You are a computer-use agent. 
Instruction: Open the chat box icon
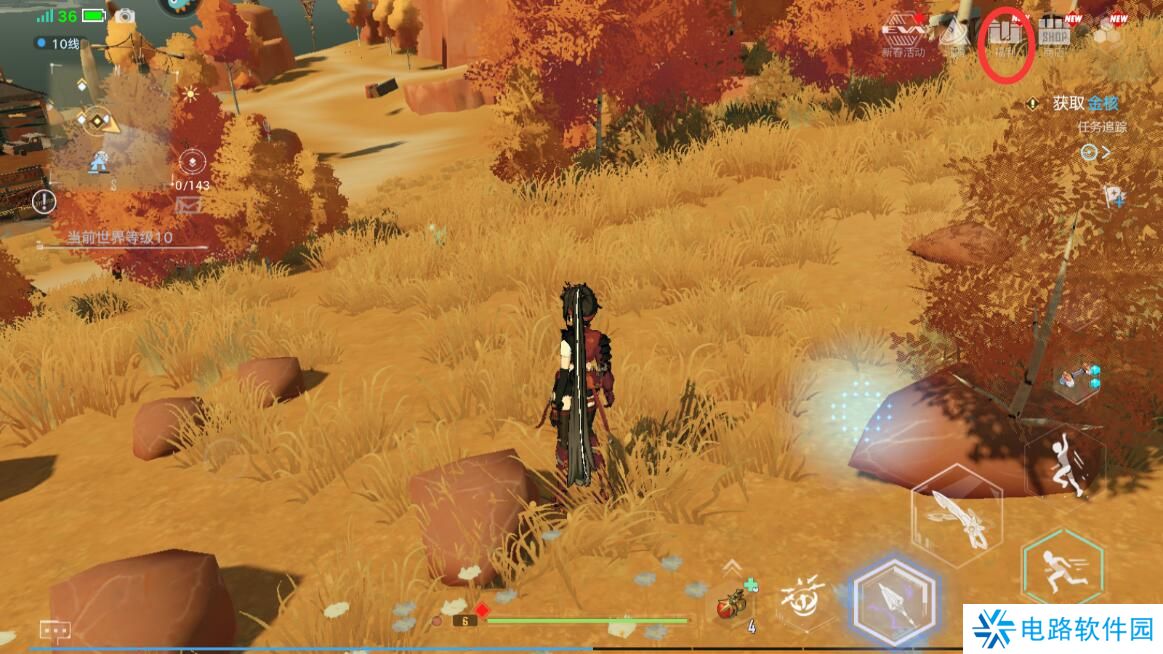coord(54,630)
